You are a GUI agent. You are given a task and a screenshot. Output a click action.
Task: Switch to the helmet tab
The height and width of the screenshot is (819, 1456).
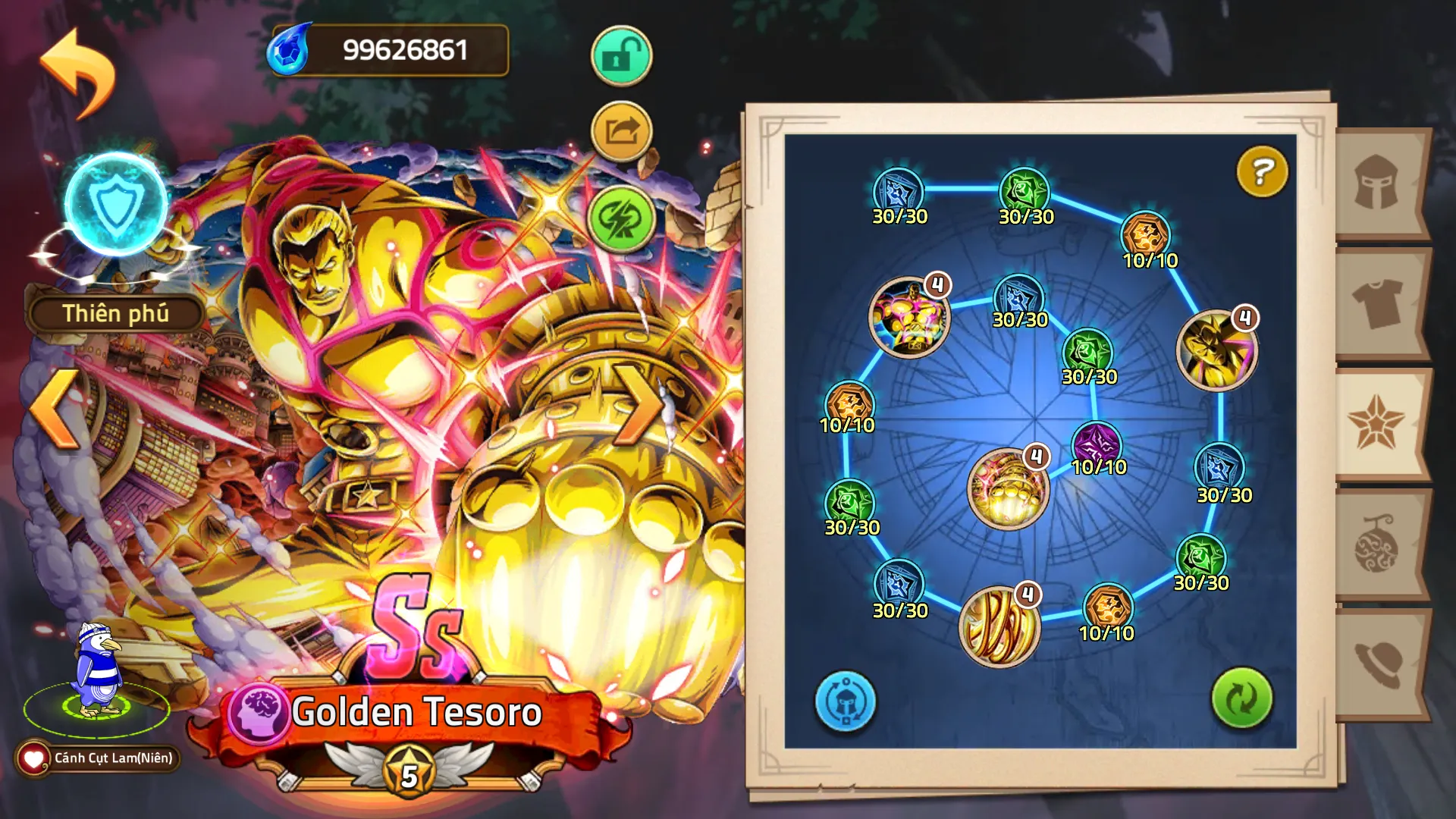pyautogui.click(x=1377, y=184)
